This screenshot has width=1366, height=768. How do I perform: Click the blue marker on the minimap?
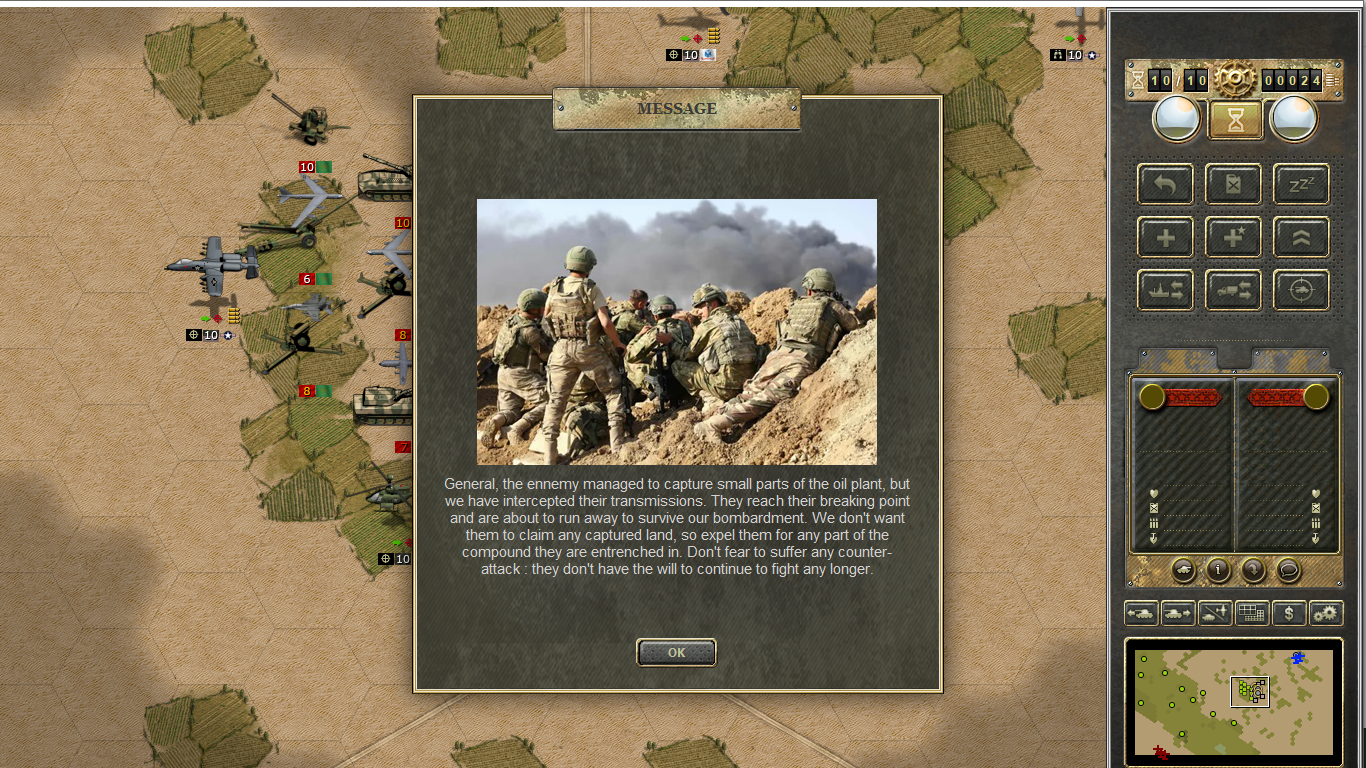tap(1298, 657)
